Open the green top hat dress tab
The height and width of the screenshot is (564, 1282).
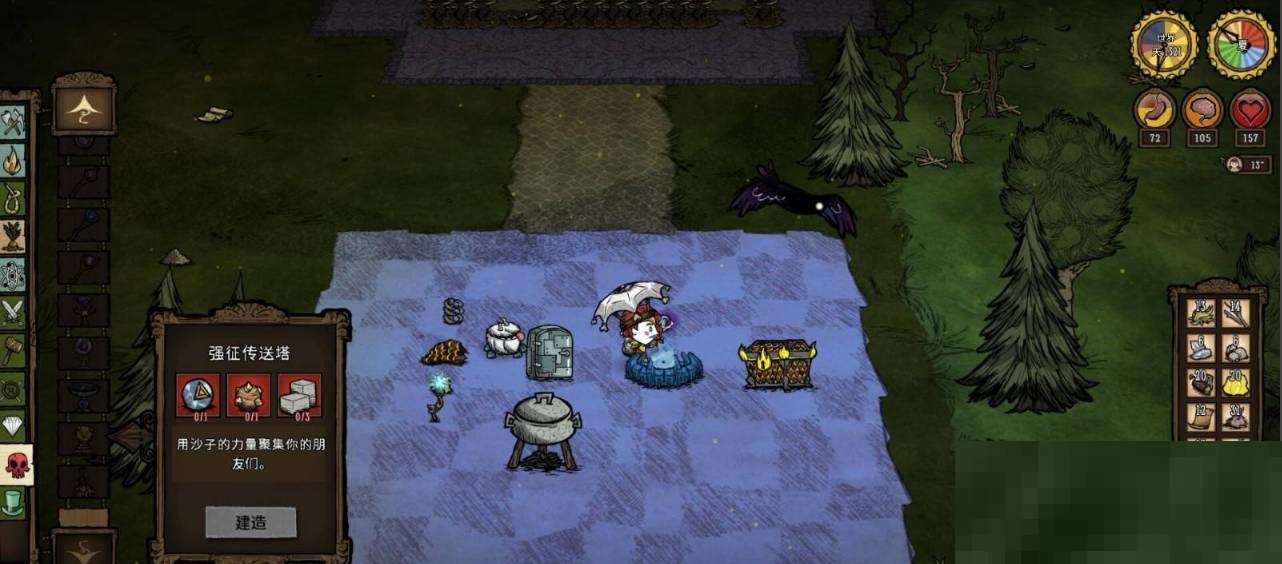(12, 502)
